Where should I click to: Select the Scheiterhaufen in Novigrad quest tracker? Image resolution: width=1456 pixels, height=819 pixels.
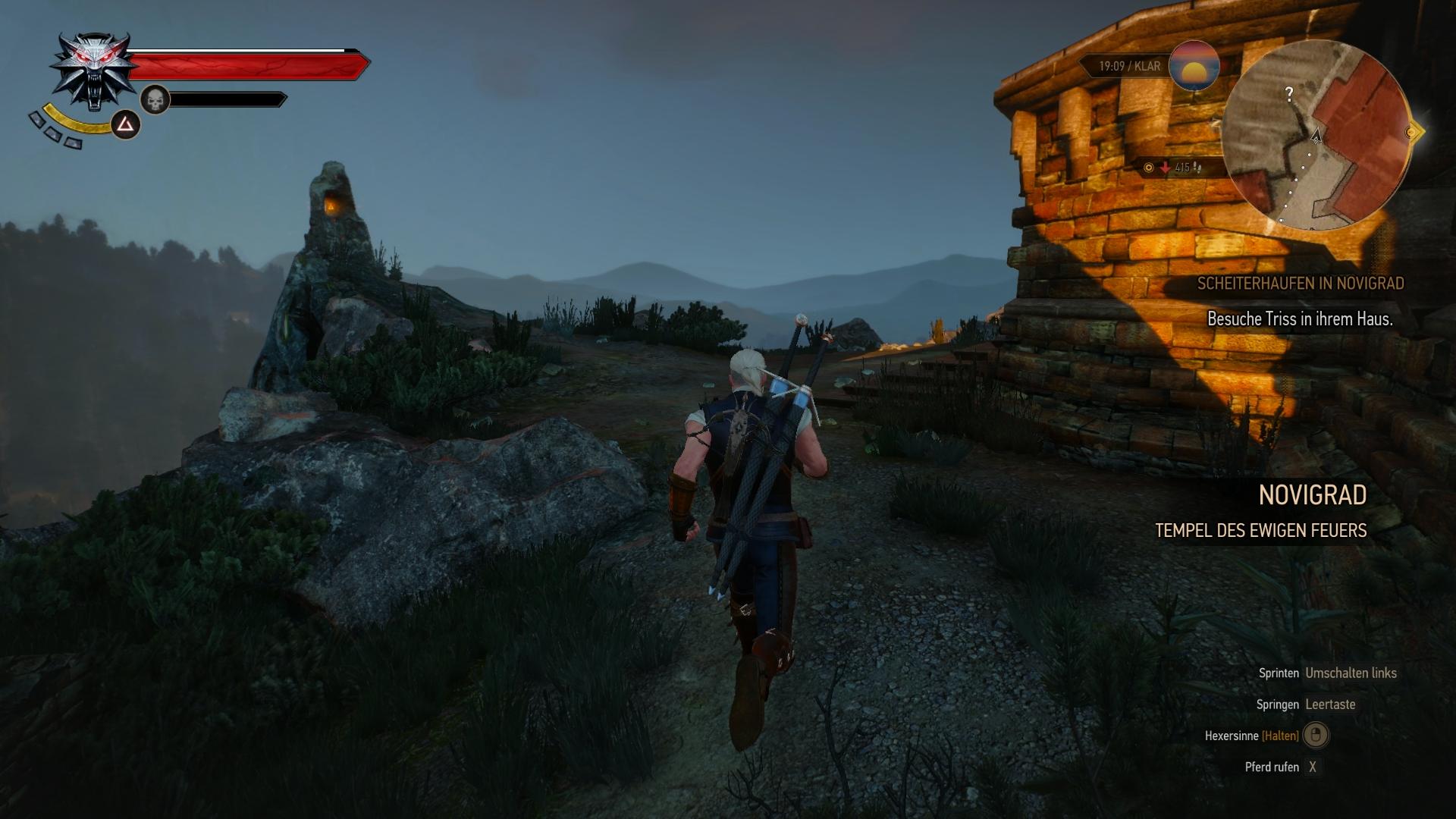[x=1300, y=284]
